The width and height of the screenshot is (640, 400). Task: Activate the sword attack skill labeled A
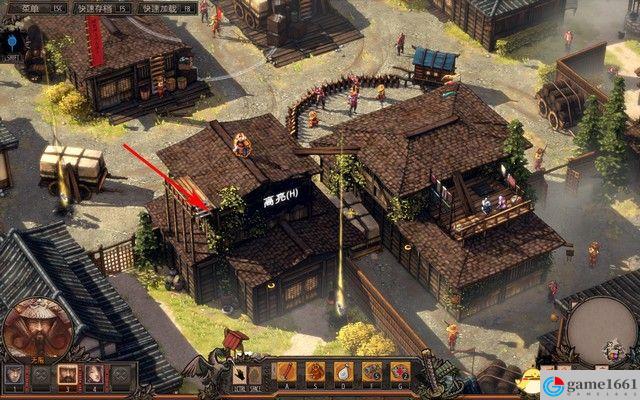(288, 372)
